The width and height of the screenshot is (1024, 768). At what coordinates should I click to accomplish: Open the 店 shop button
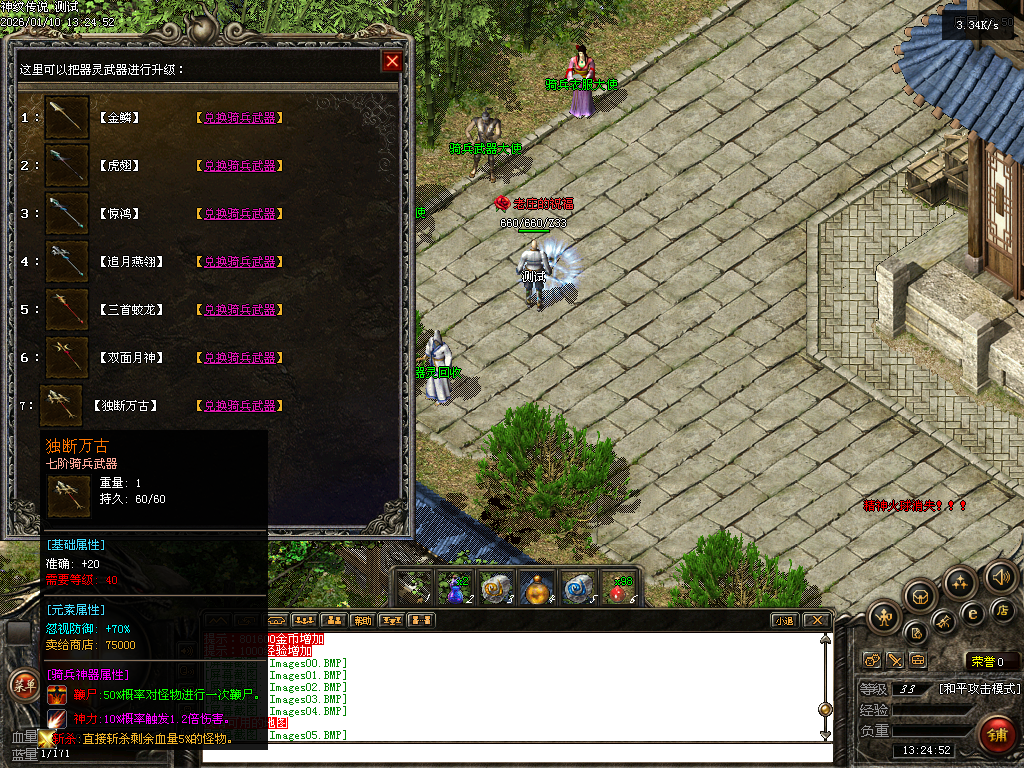[1004, 609]
